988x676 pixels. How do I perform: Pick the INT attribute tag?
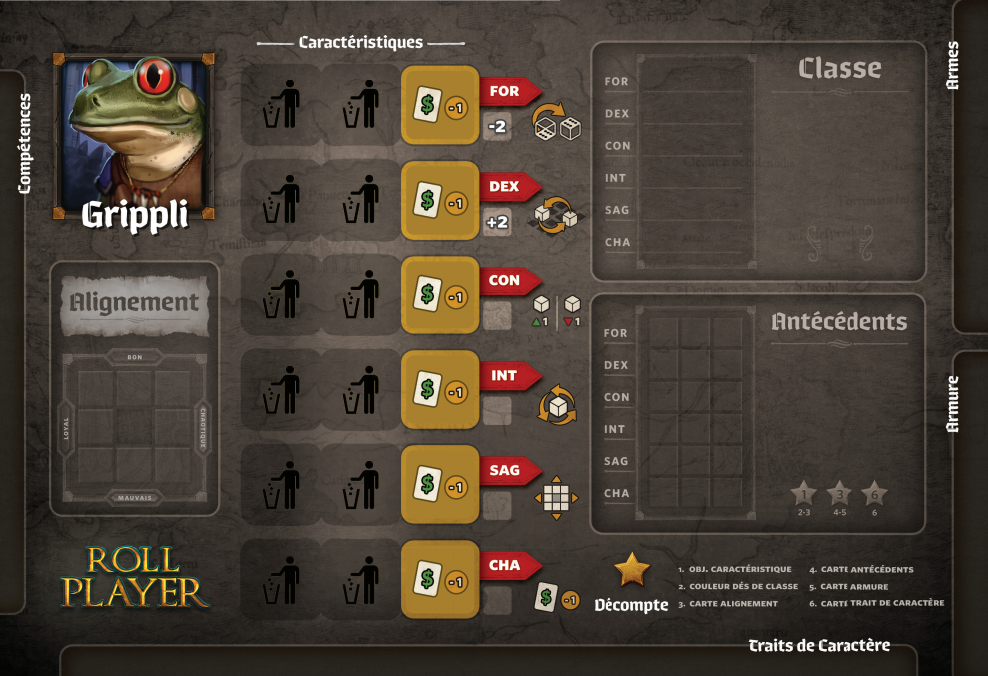tap(506, 376)
